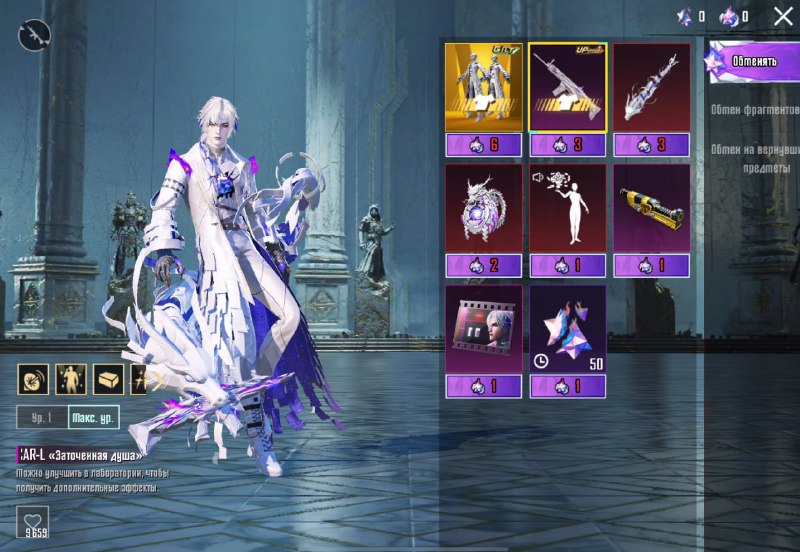Viewport: 800px width, 552px height.
Task: Choose the AR-L rifle skin tile
Action: tap(568, 89)
